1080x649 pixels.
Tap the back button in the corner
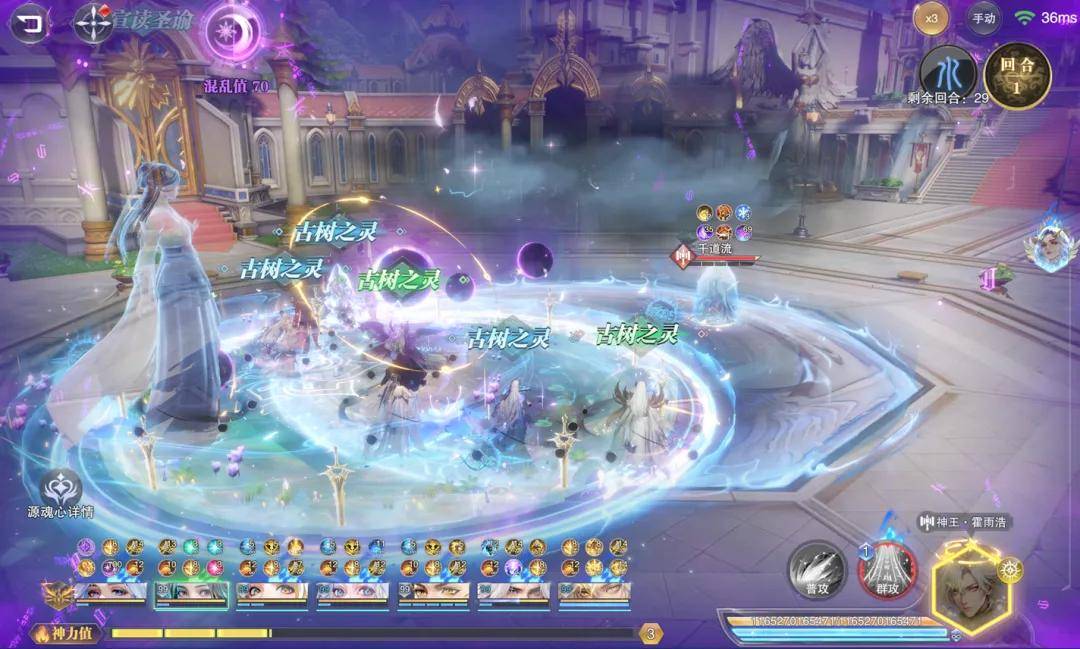[32, 22]
